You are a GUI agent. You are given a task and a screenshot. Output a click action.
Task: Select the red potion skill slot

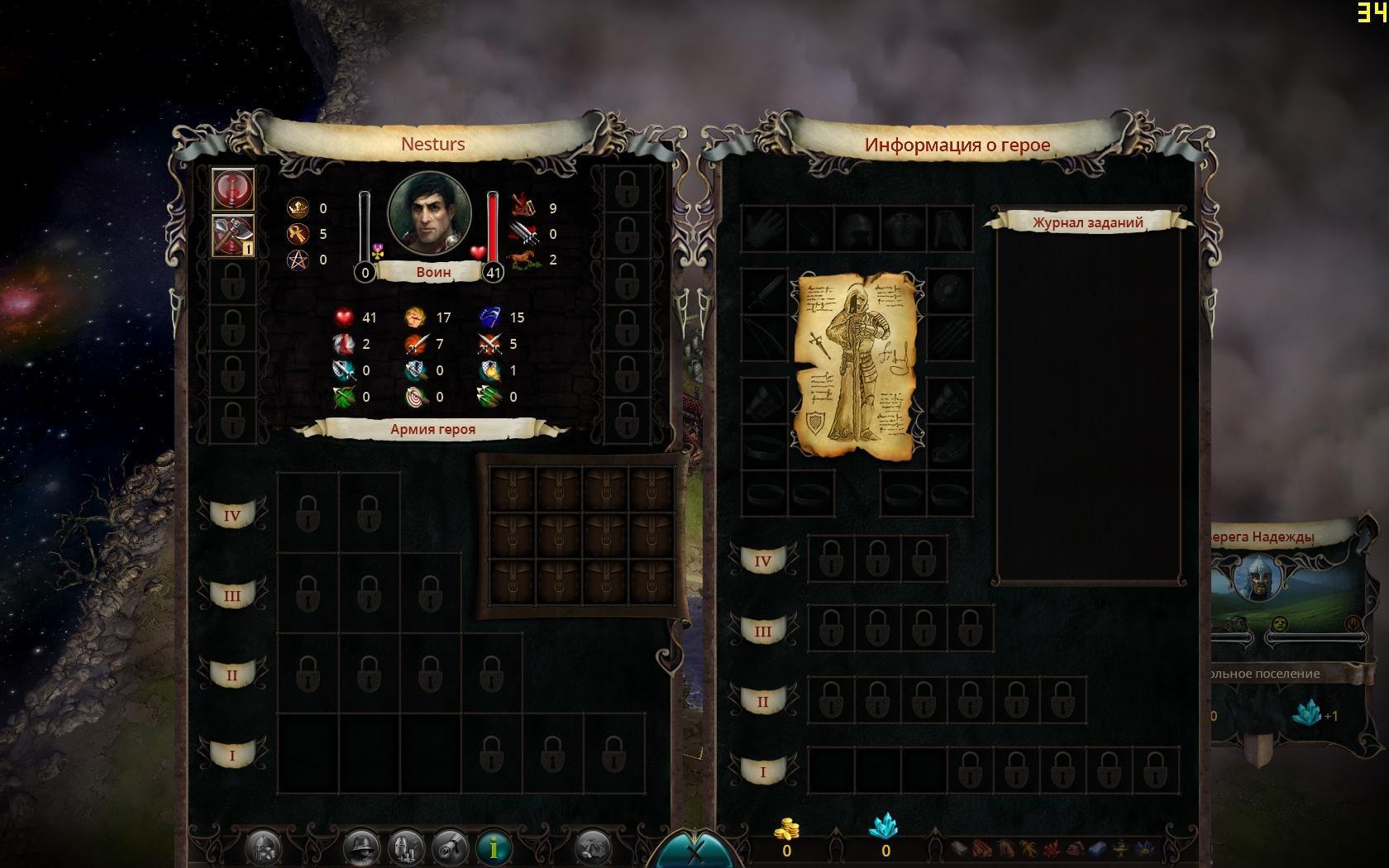(x=232, y=189)
